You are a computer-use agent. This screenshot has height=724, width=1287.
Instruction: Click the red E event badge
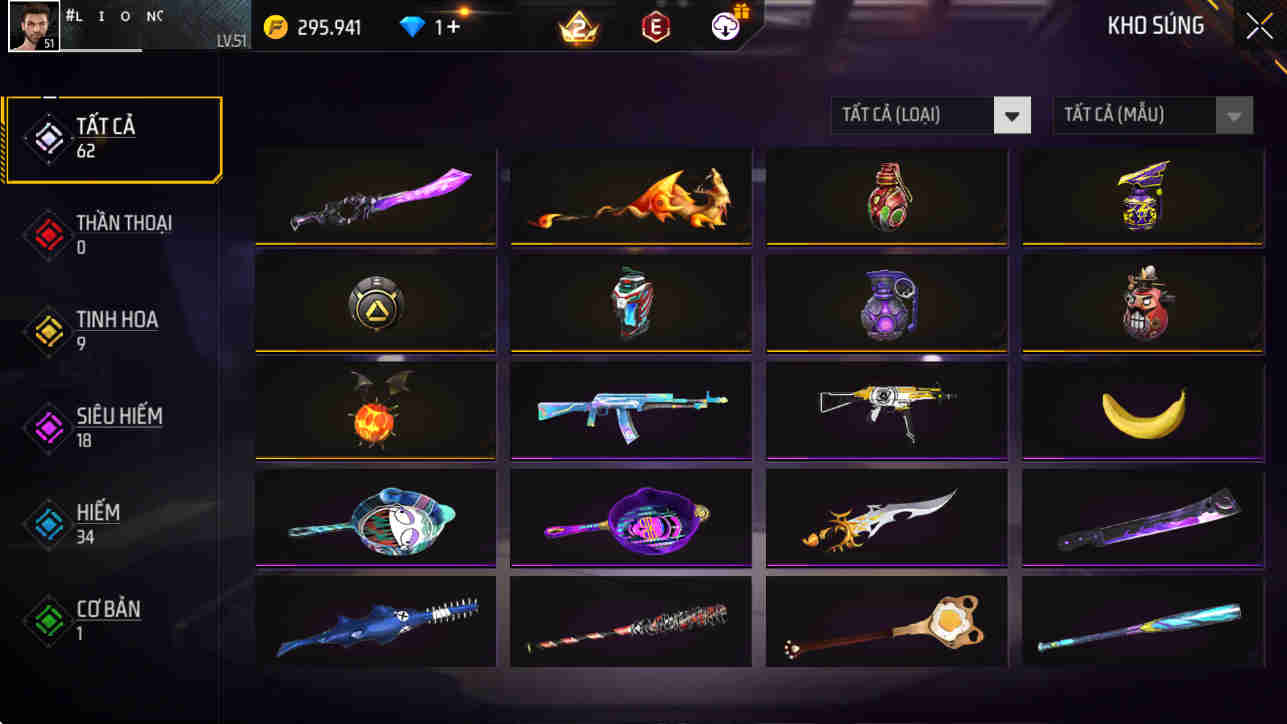(654, 27)
